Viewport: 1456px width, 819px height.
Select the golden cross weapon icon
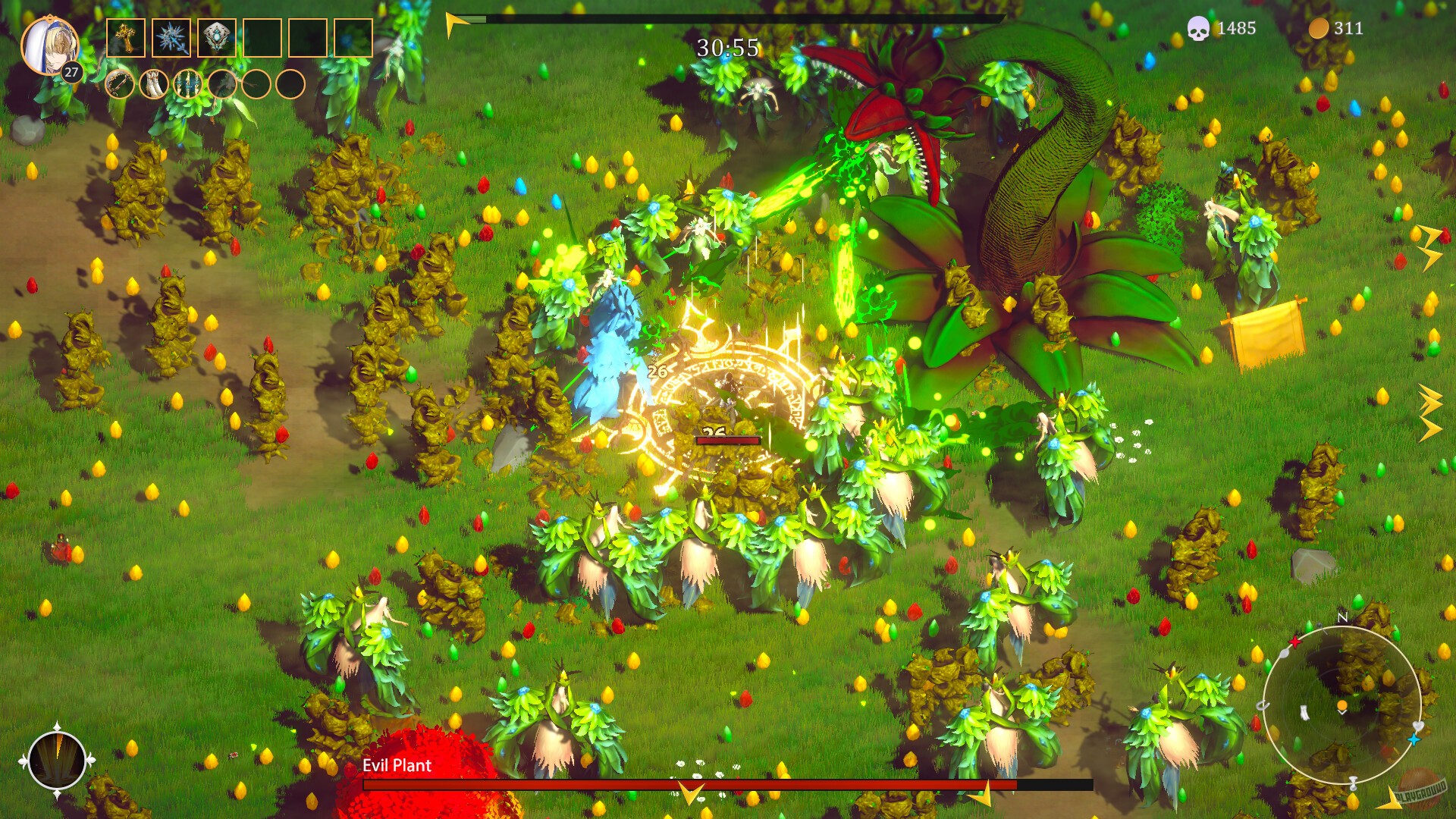pyautogui.click(x=125, y=37)
